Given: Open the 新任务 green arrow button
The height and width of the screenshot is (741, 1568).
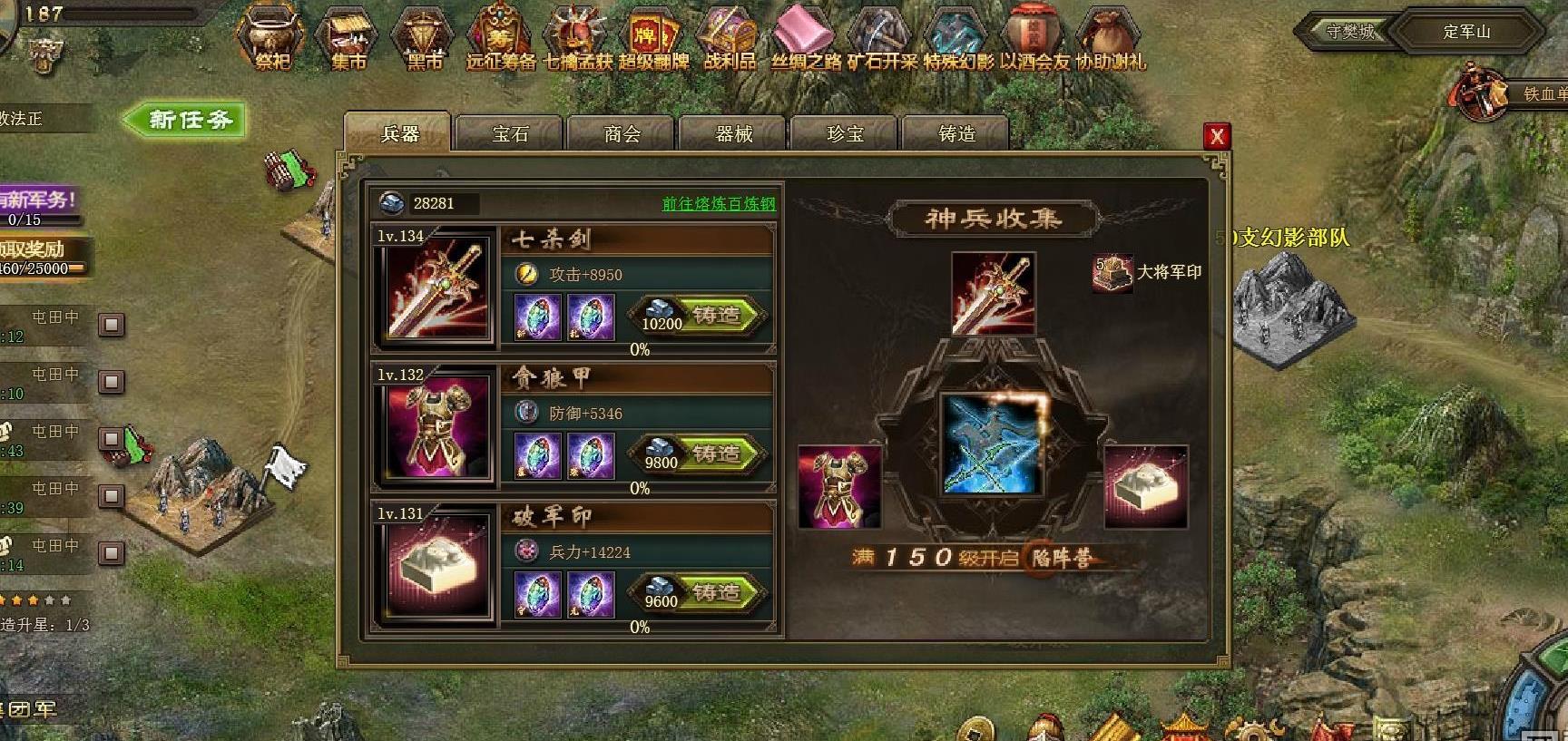Looking at the screenshot, I should (186, 120).
